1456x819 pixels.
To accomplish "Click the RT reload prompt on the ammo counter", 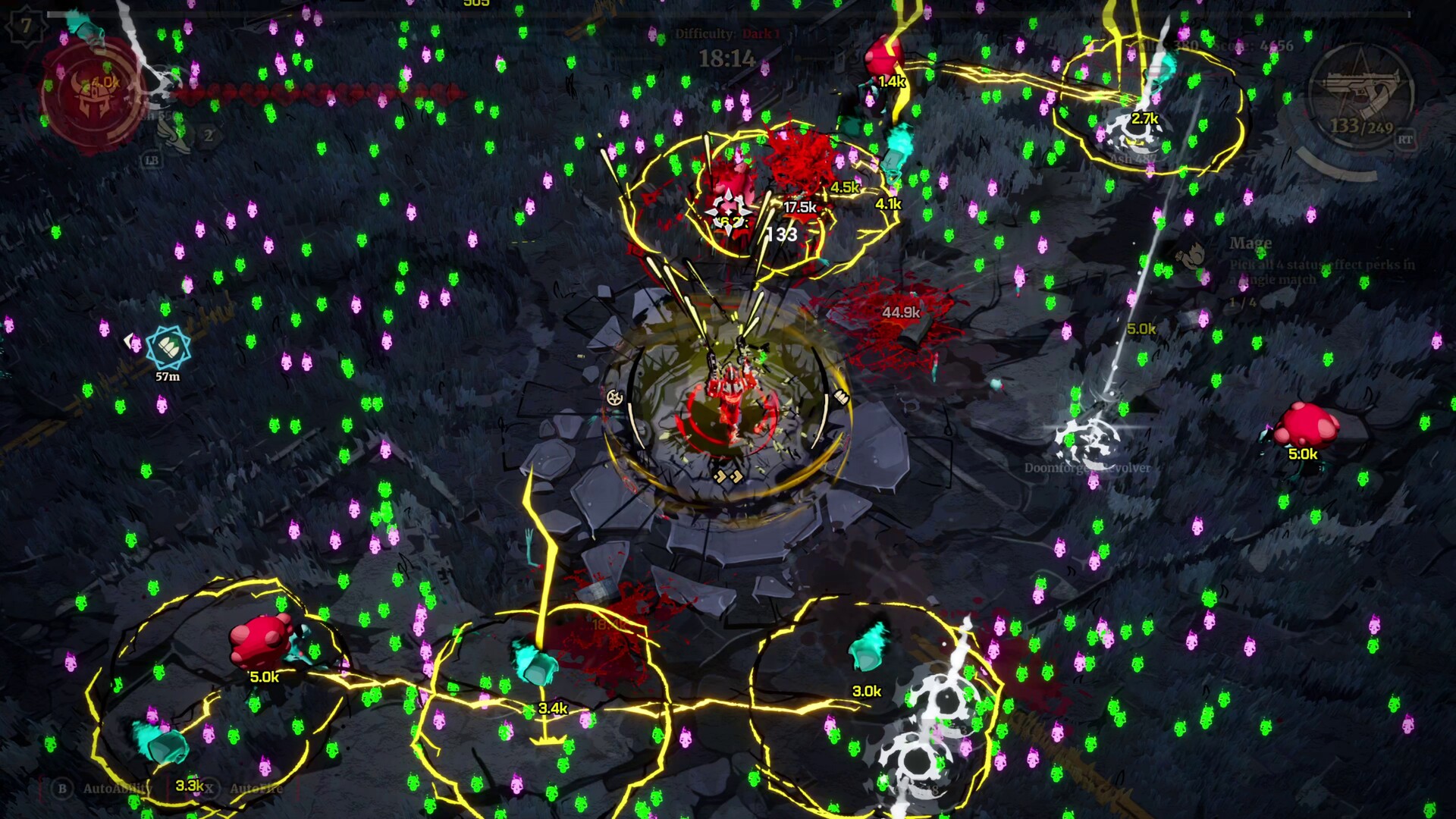I will 1405,139.
